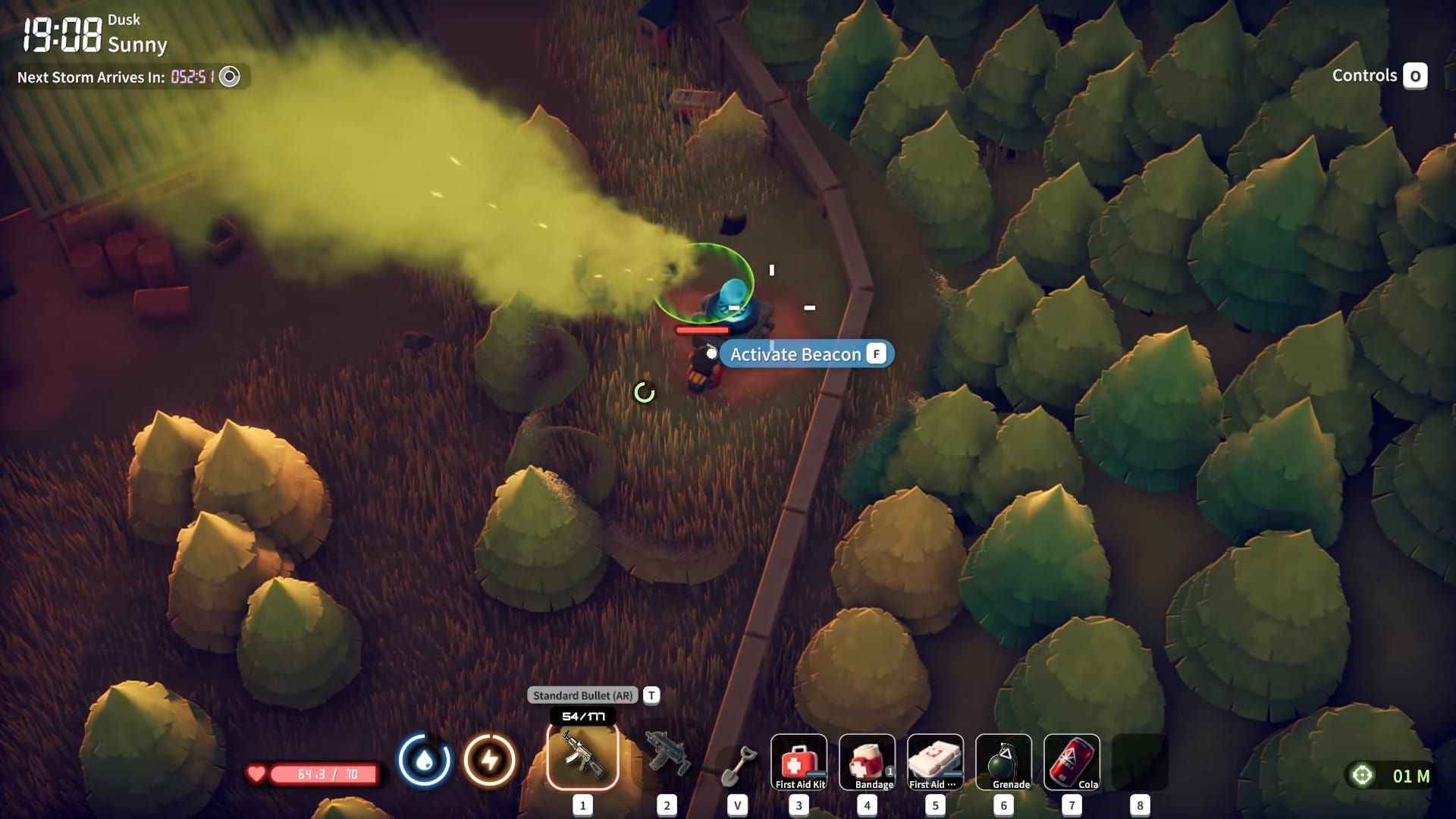Open the Controls panel
The image size is (1456, 819).
coord(1379,76)
